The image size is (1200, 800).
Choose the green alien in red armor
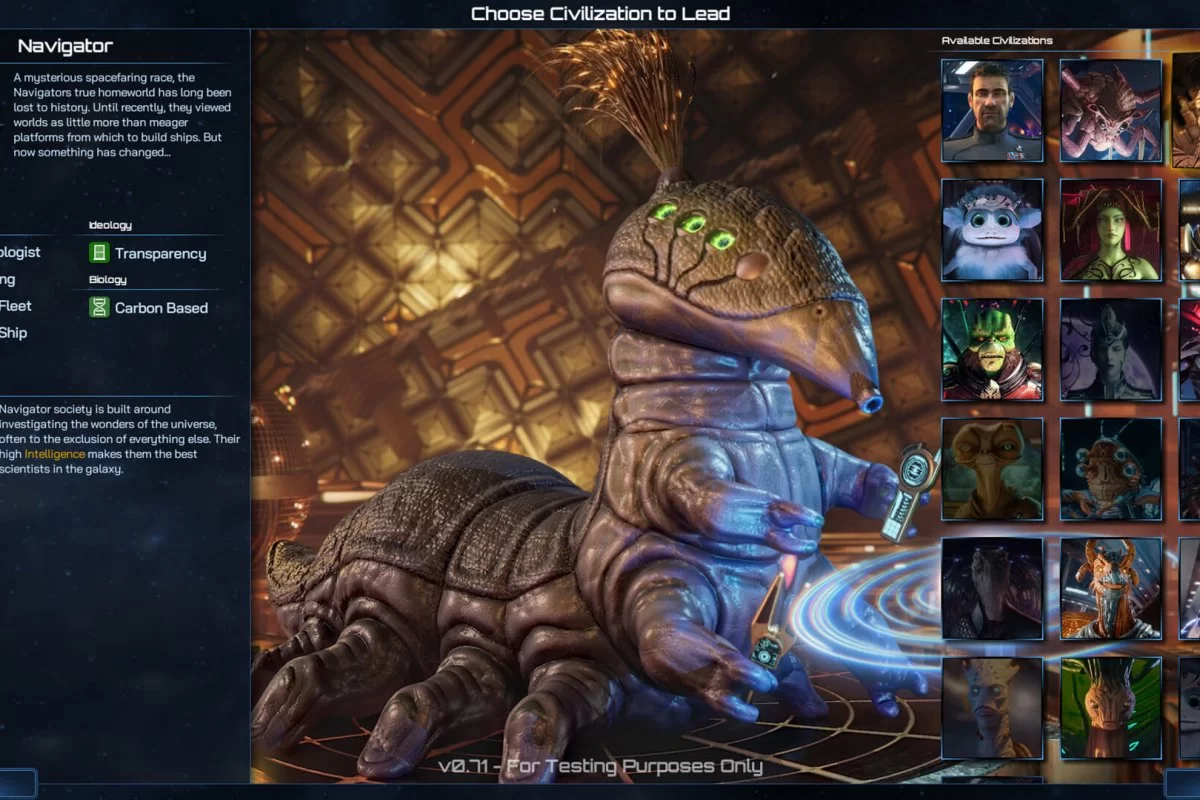[x=992, y=349]
